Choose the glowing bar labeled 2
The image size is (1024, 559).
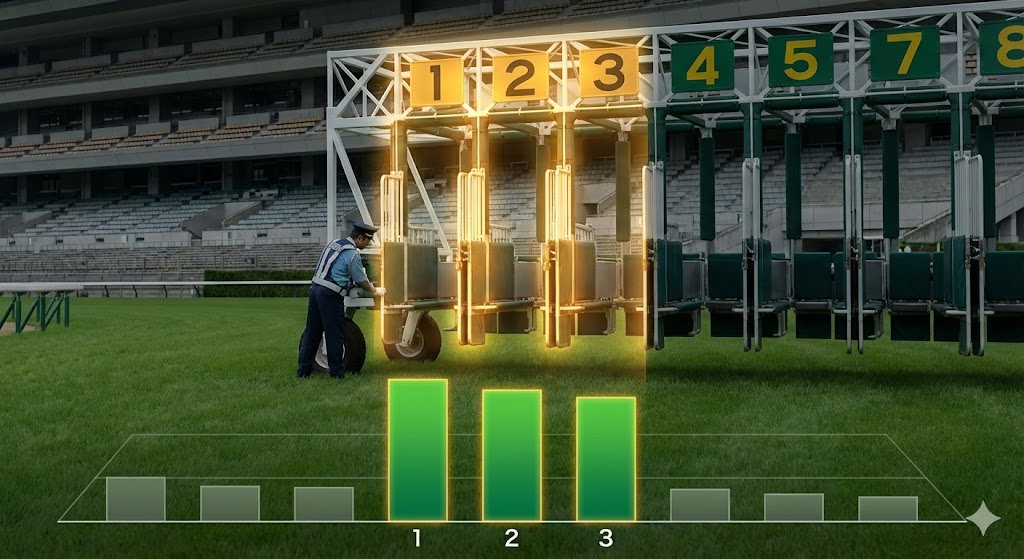click(x=511, y=455)
